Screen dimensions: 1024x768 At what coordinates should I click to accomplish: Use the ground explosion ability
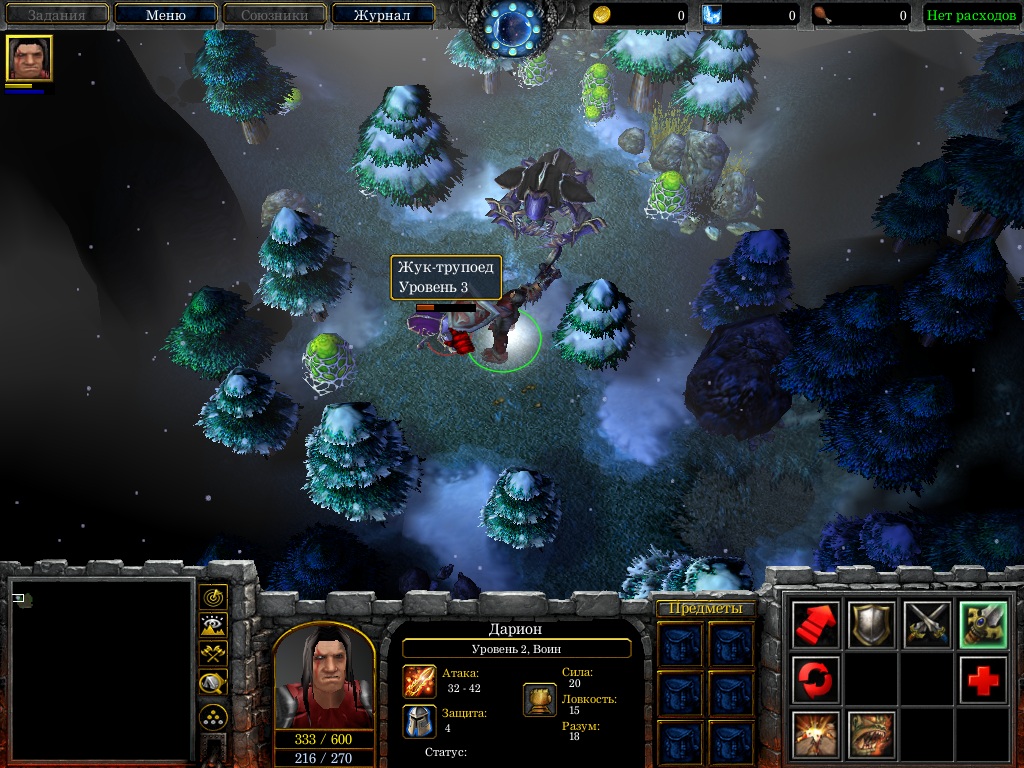[x=816, y=735]
